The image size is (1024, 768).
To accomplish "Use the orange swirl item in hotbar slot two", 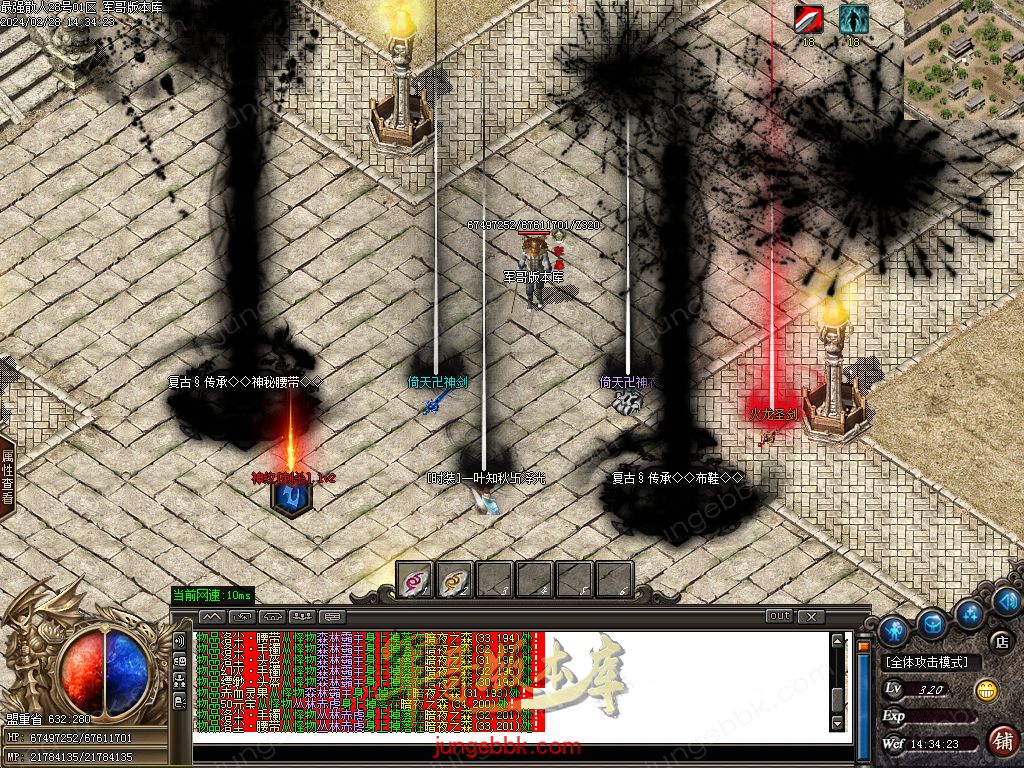I will (x=456, y=580).
